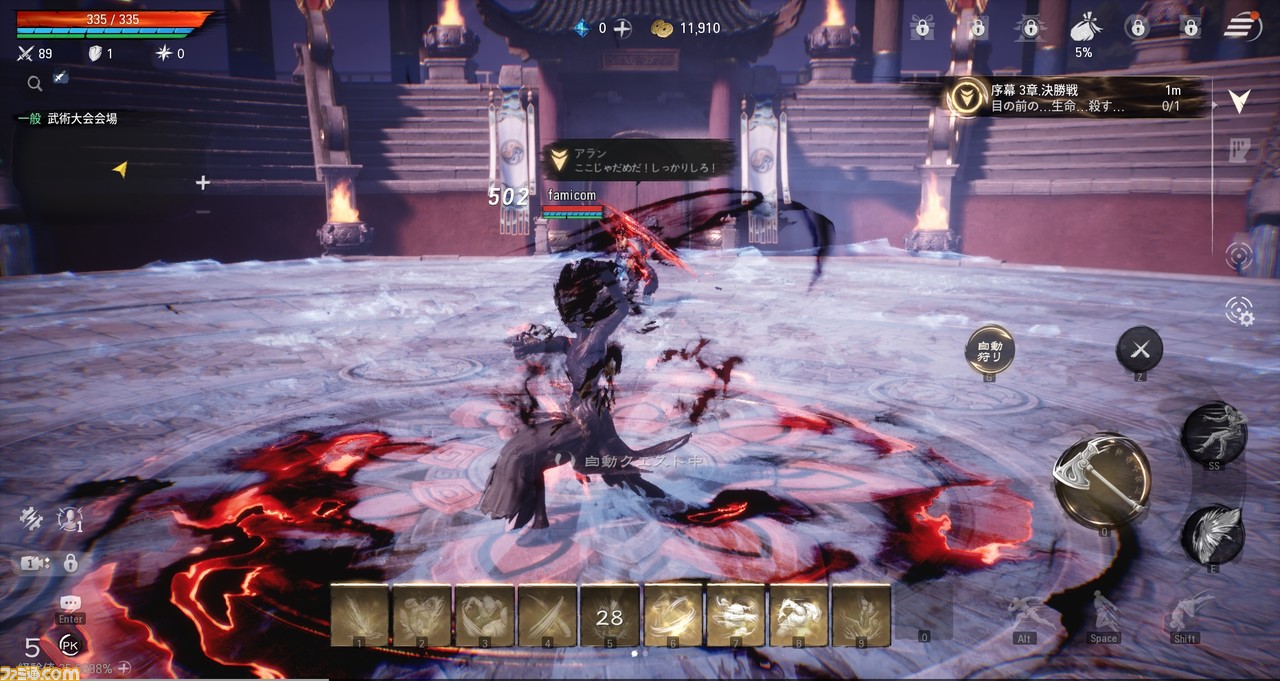Screen dimensions: 1280x681
Task: Trigger the whirlwind skill in slot 6
Action: point(672,615)
